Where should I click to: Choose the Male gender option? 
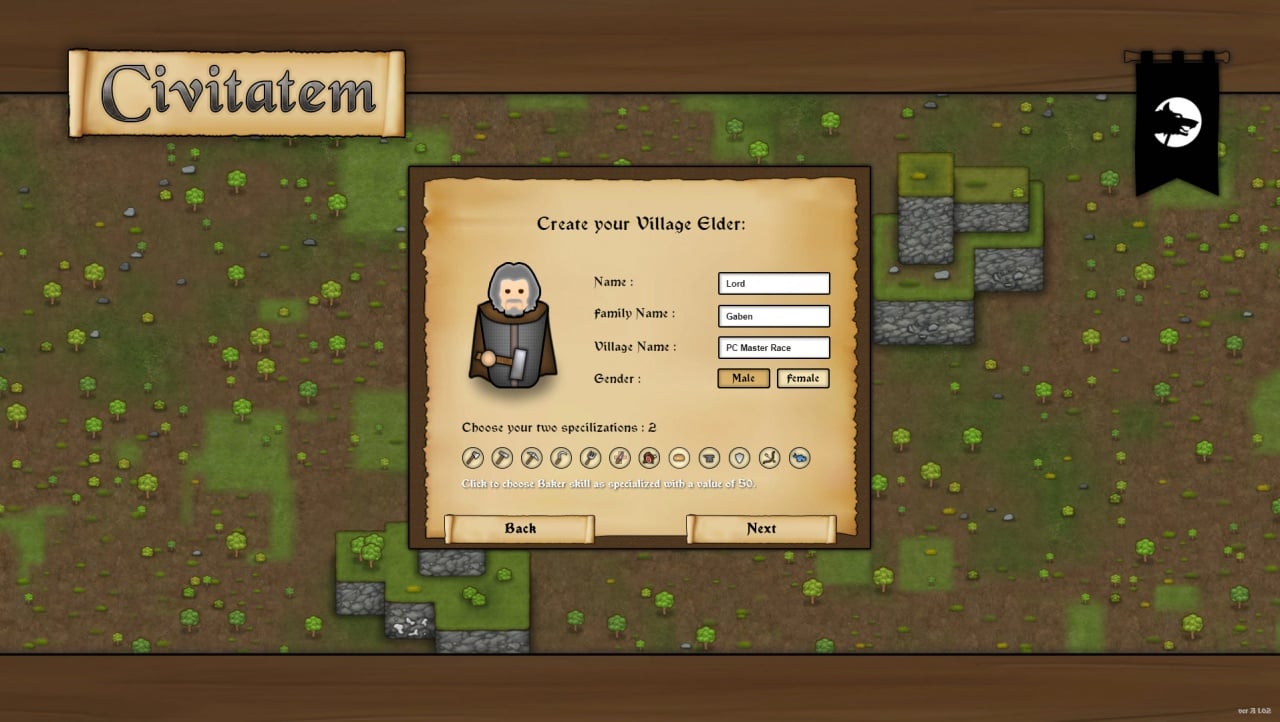point(743,378)
